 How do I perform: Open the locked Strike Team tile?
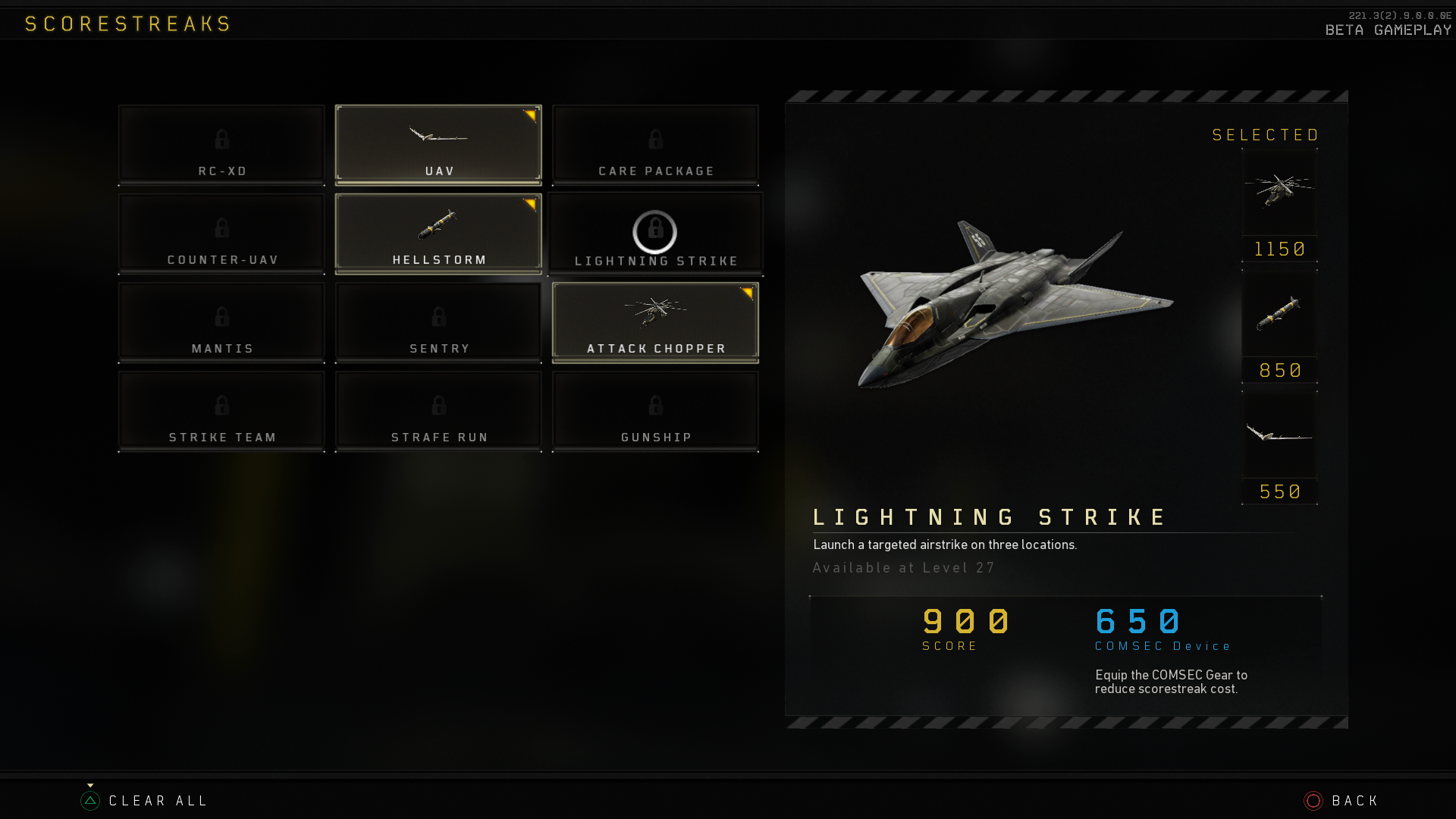[x=221, y=410]
